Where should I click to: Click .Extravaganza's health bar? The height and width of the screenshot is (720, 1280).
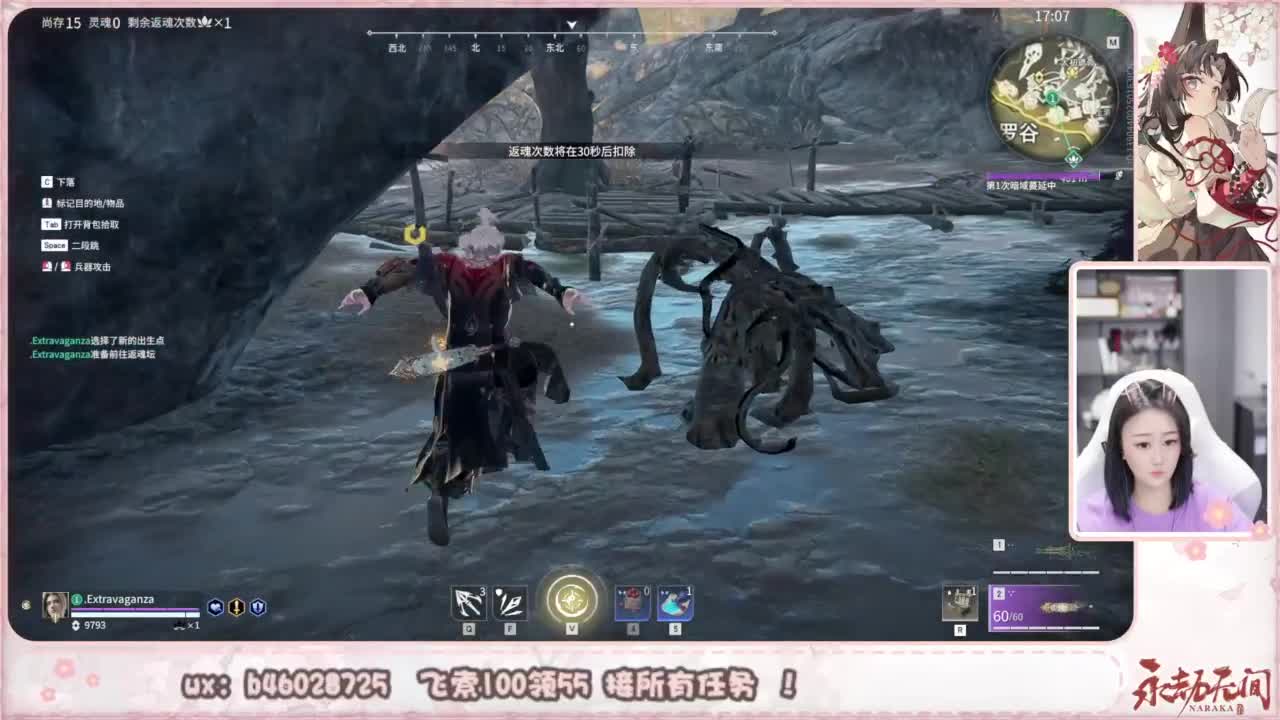135,613
